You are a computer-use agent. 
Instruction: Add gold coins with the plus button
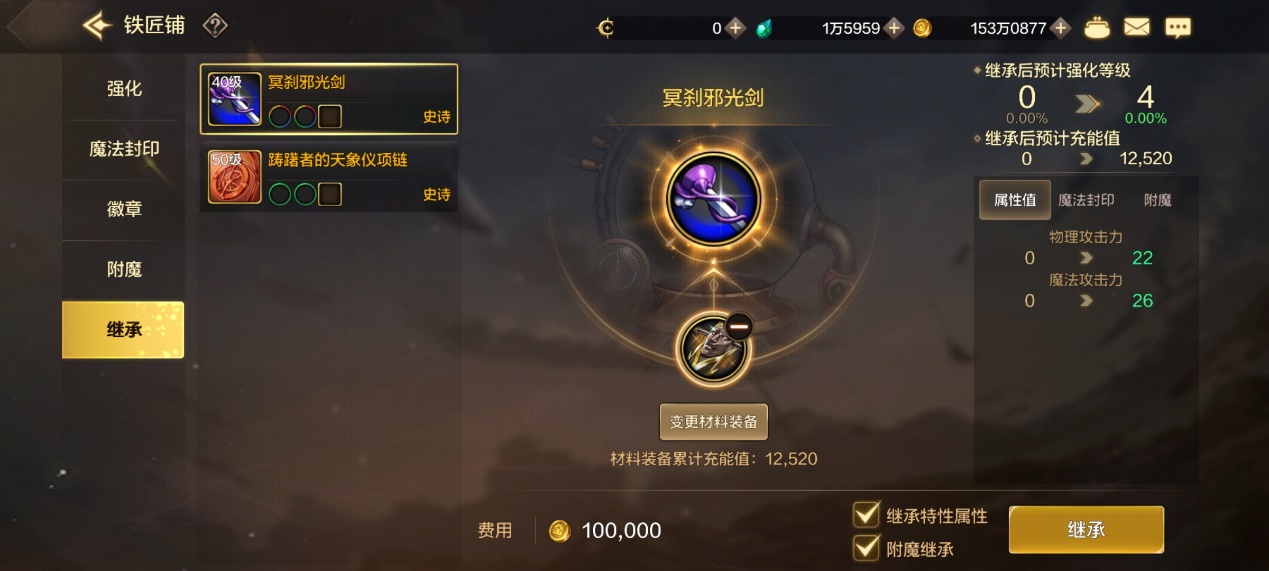pyautogui.click(x=1061, y=28)
